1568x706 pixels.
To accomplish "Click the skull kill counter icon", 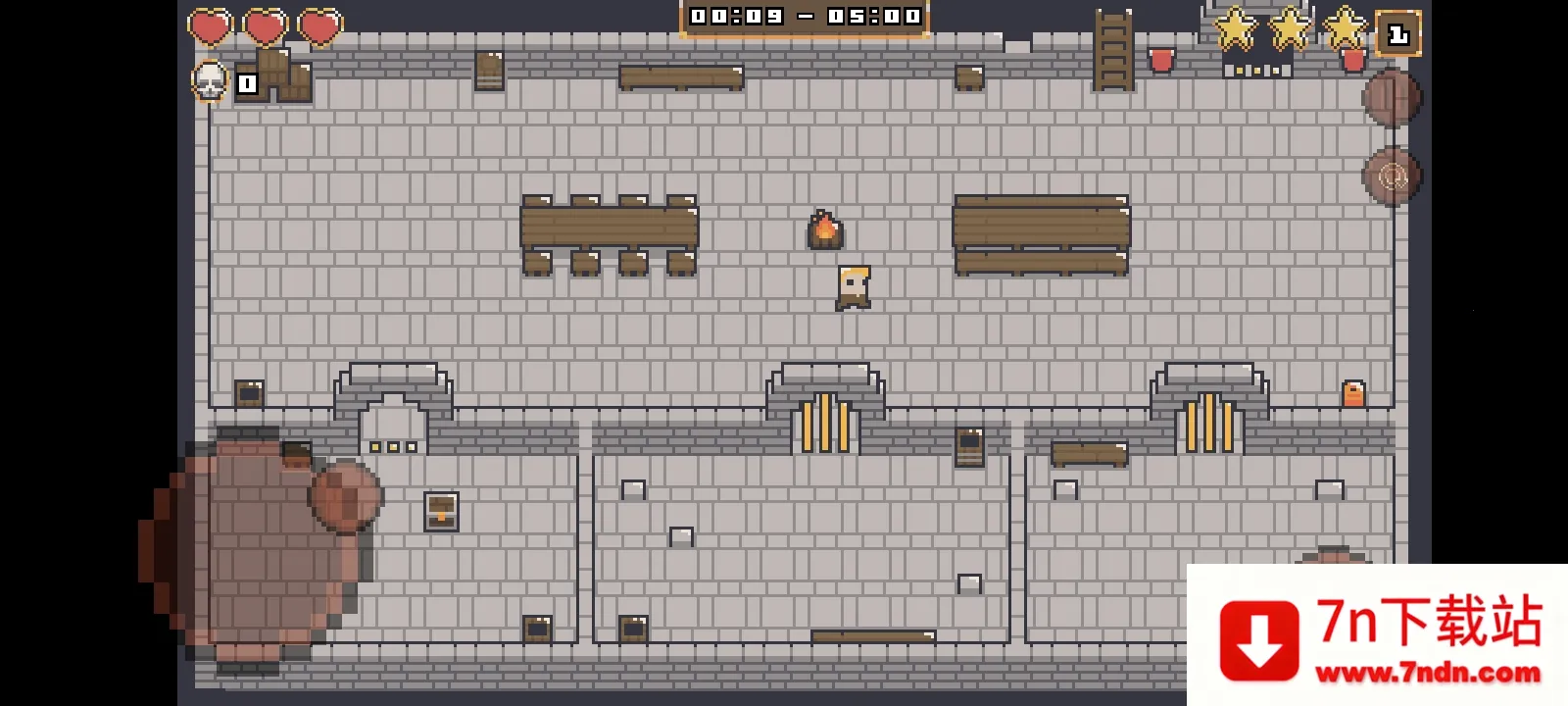I will coord(209,82).
